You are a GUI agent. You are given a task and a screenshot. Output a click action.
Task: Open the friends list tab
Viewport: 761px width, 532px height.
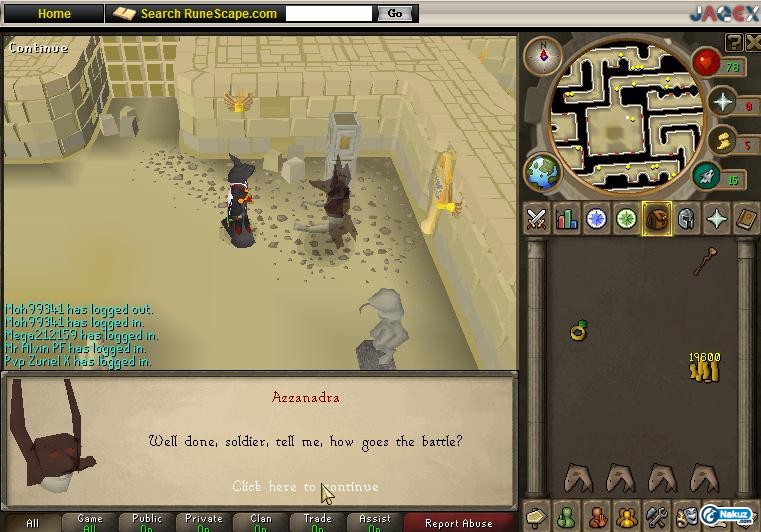tap(566, 517)
